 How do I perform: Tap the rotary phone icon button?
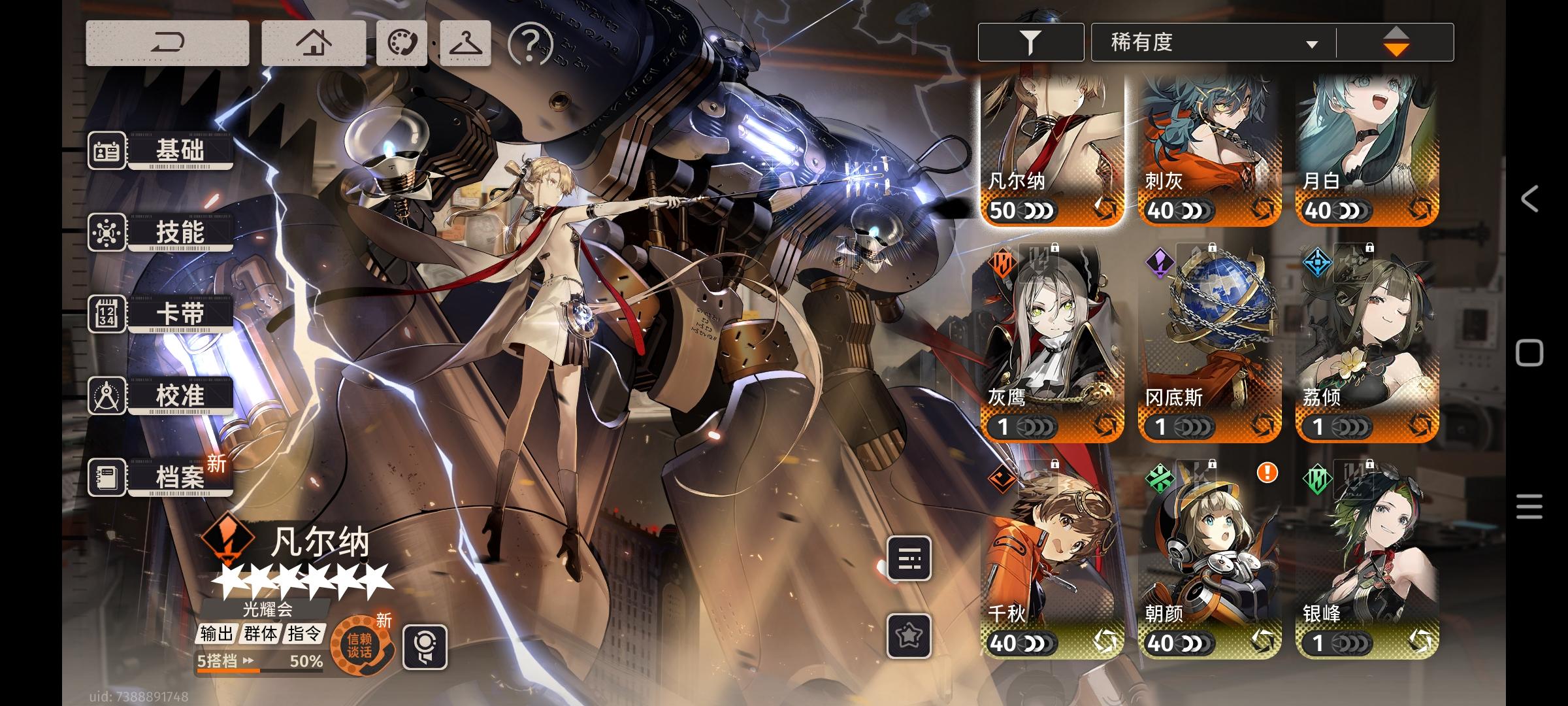point(402,43)
